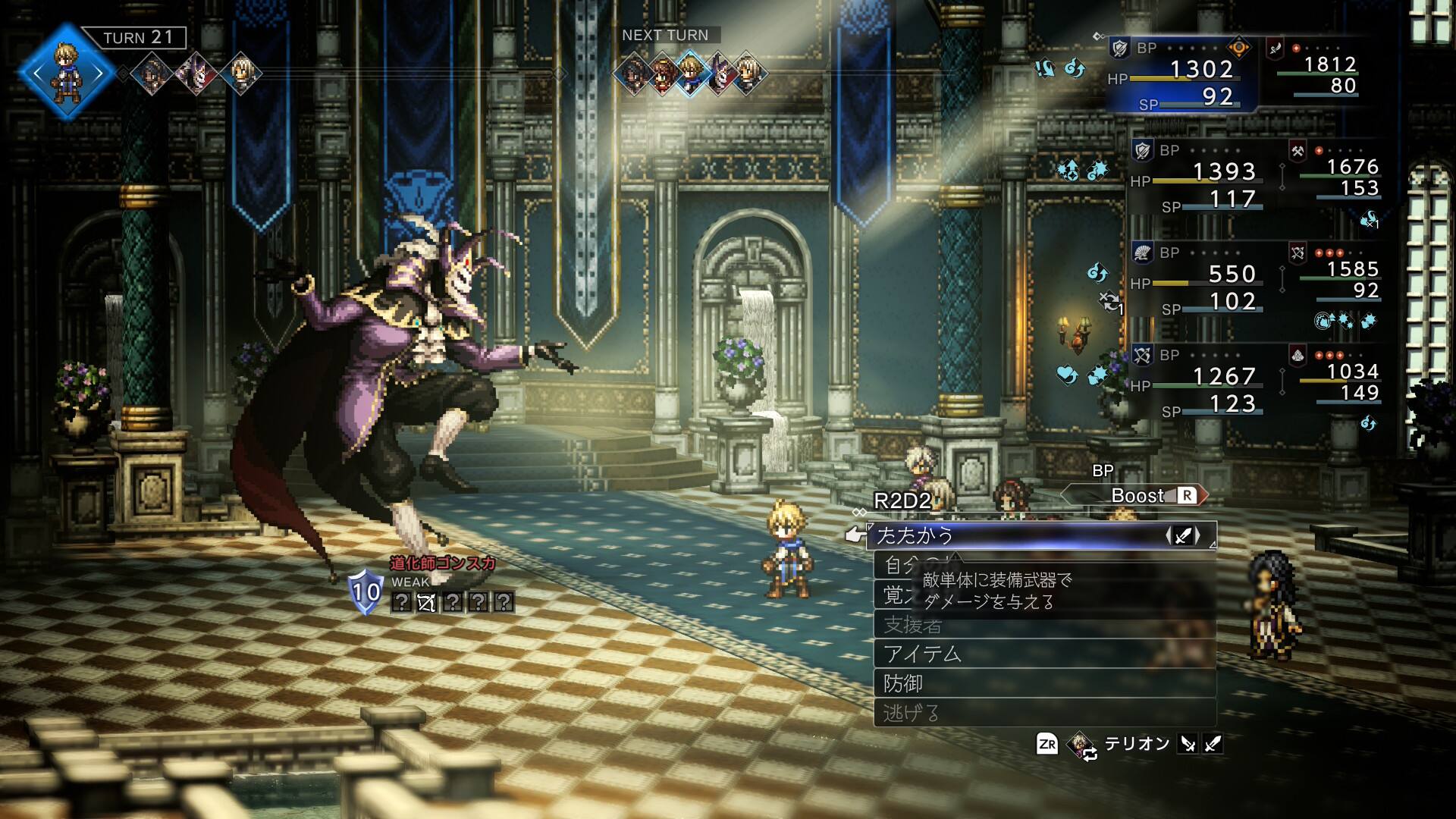
Task: Switch weapon via sword icon on たたかう row
Action: 1183,536
